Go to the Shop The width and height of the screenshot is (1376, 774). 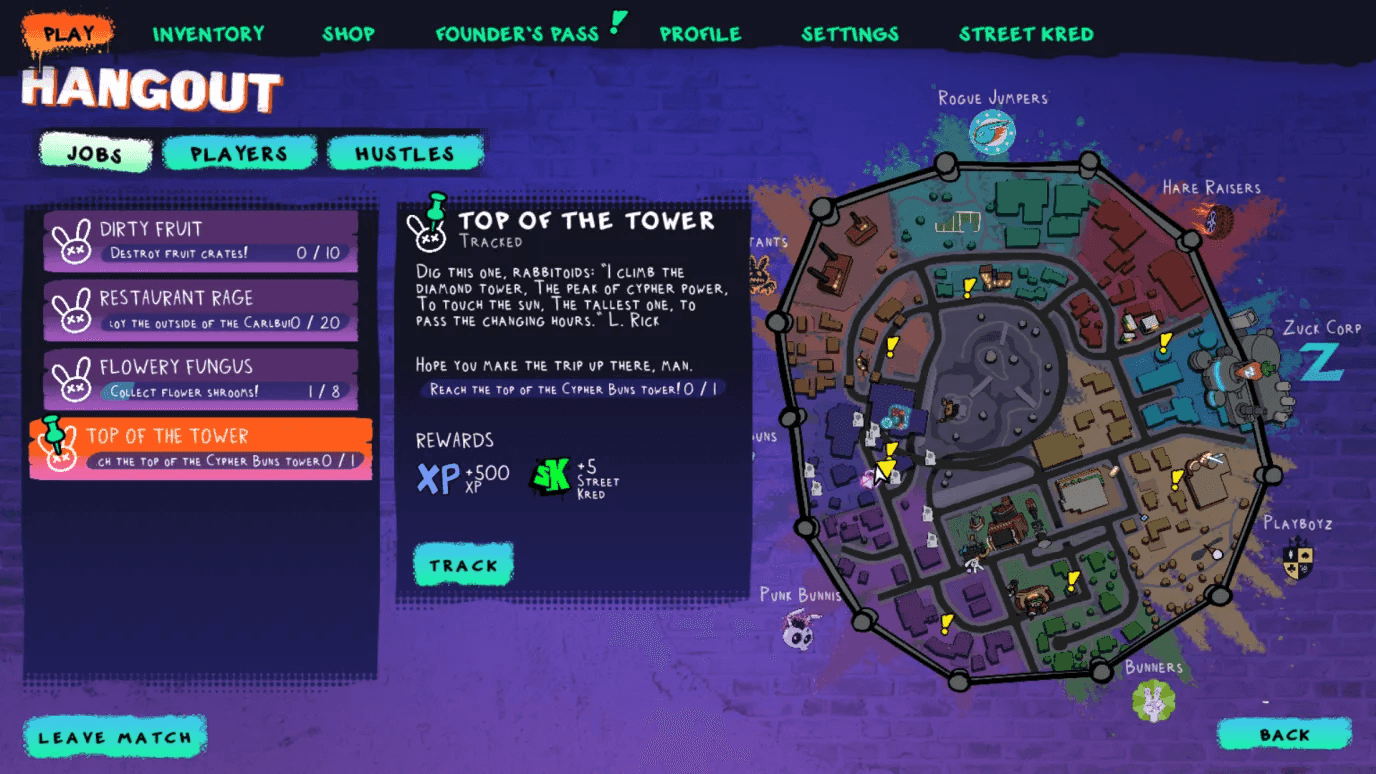(348, 34)
